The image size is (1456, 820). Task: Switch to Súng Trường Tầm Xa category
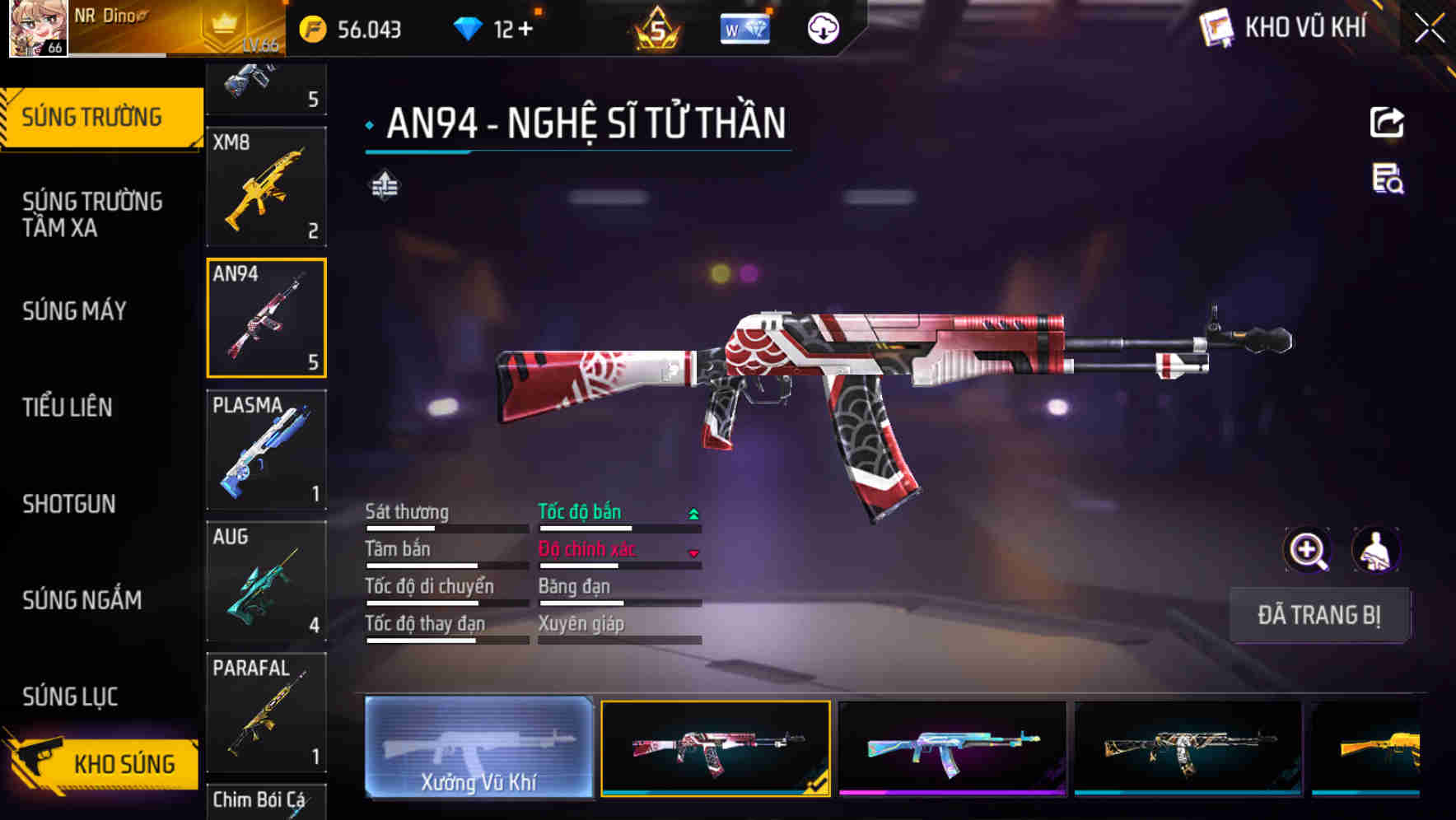click(x=92, y=214)
